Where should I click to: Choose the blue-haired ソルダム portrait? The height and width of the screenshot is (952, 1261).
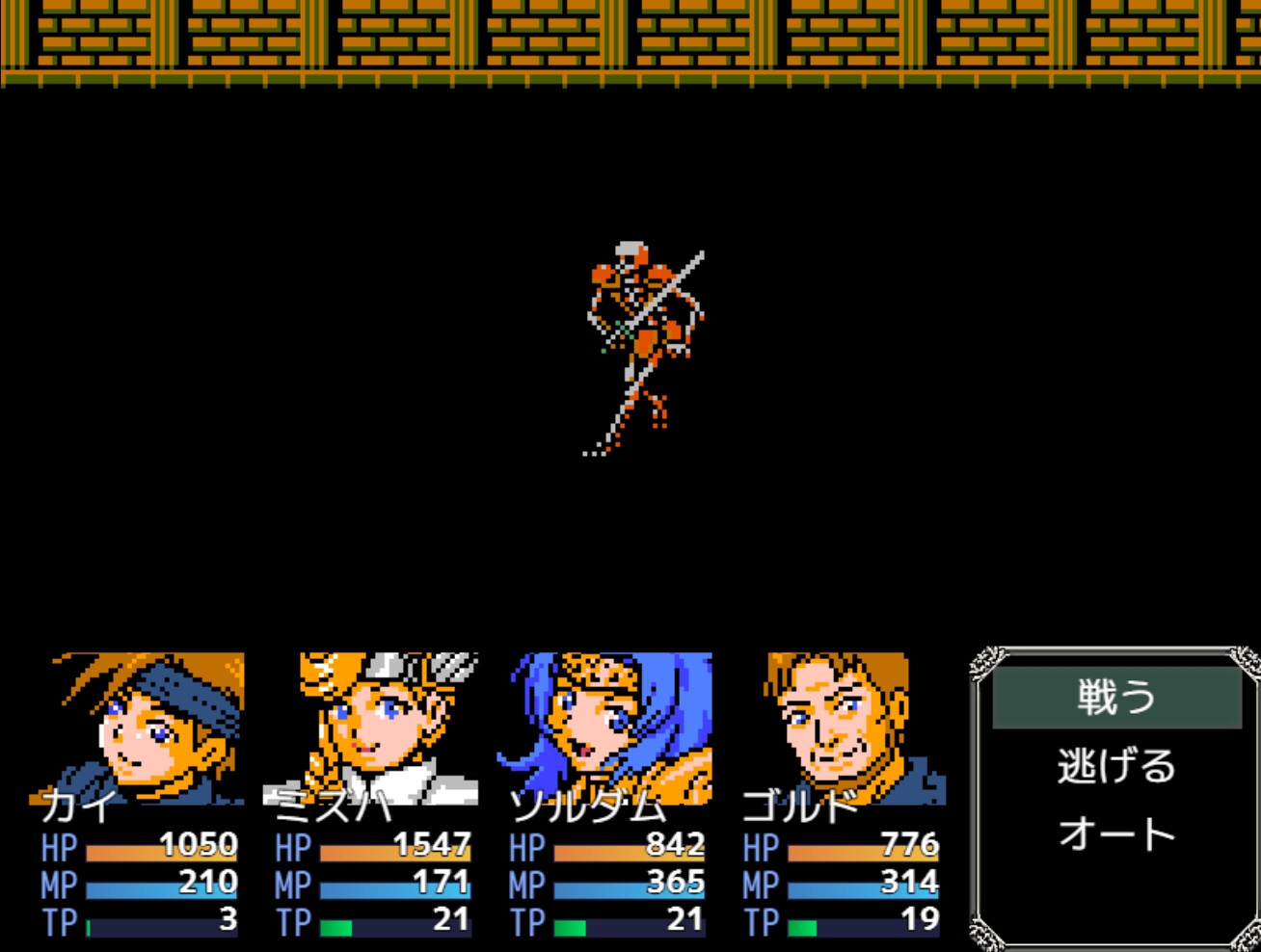(x=609, y=727)
